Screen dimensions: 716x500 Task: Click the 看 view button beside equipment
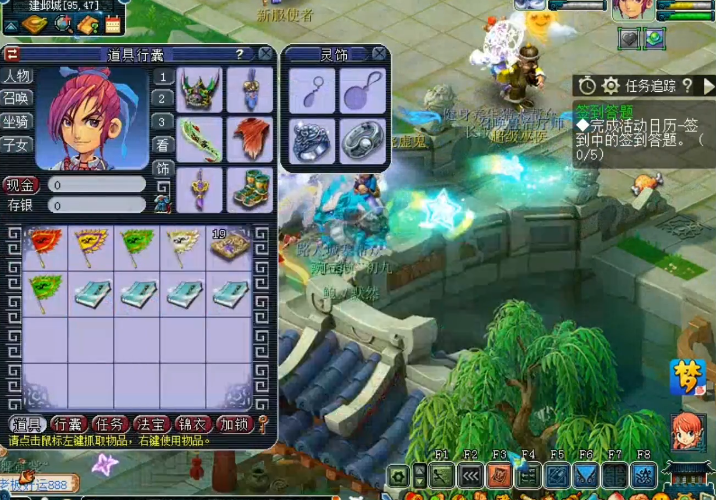[162, 145]
